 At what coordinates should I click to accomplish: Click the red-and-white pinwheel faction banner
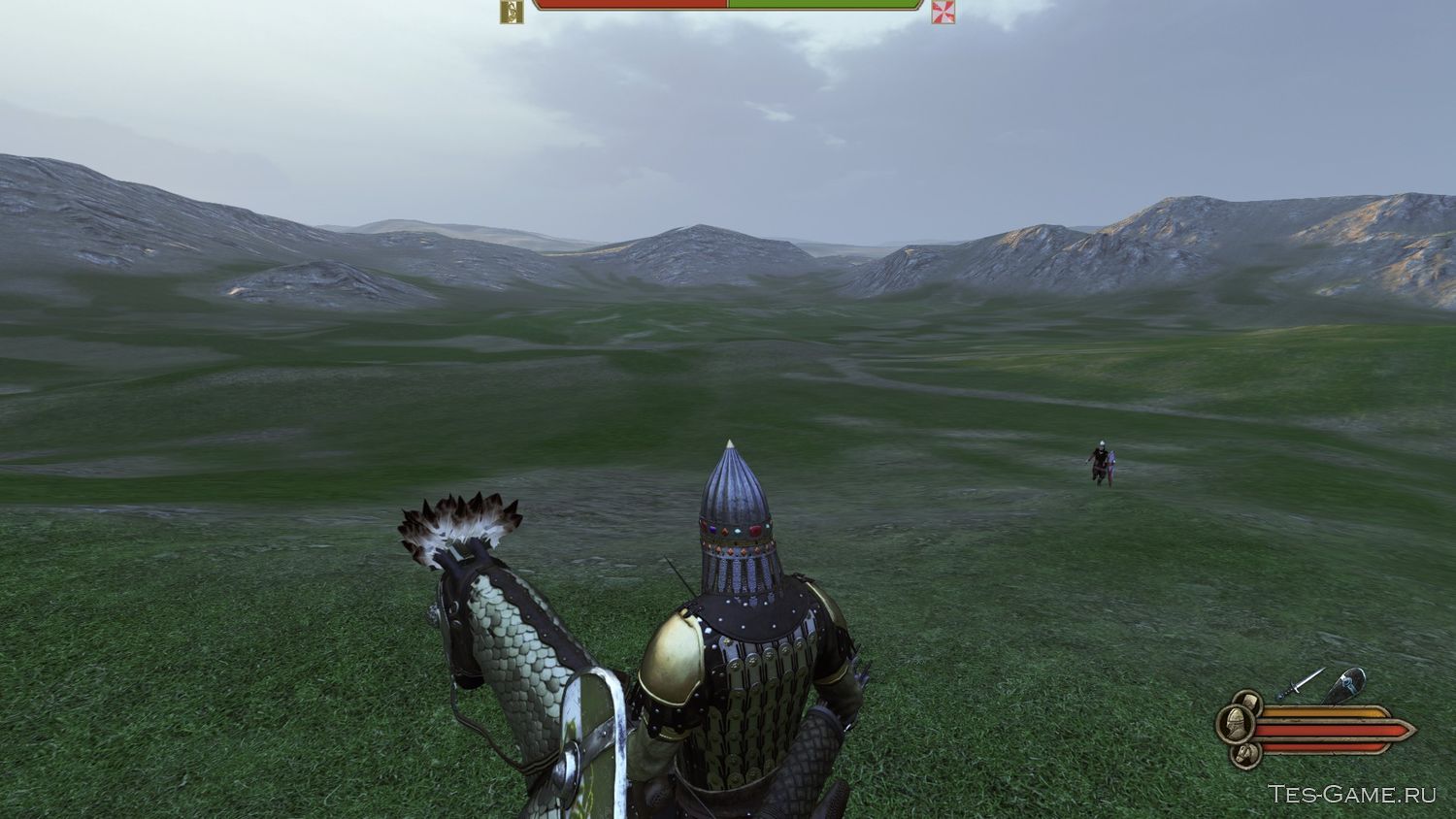[943, 11]
